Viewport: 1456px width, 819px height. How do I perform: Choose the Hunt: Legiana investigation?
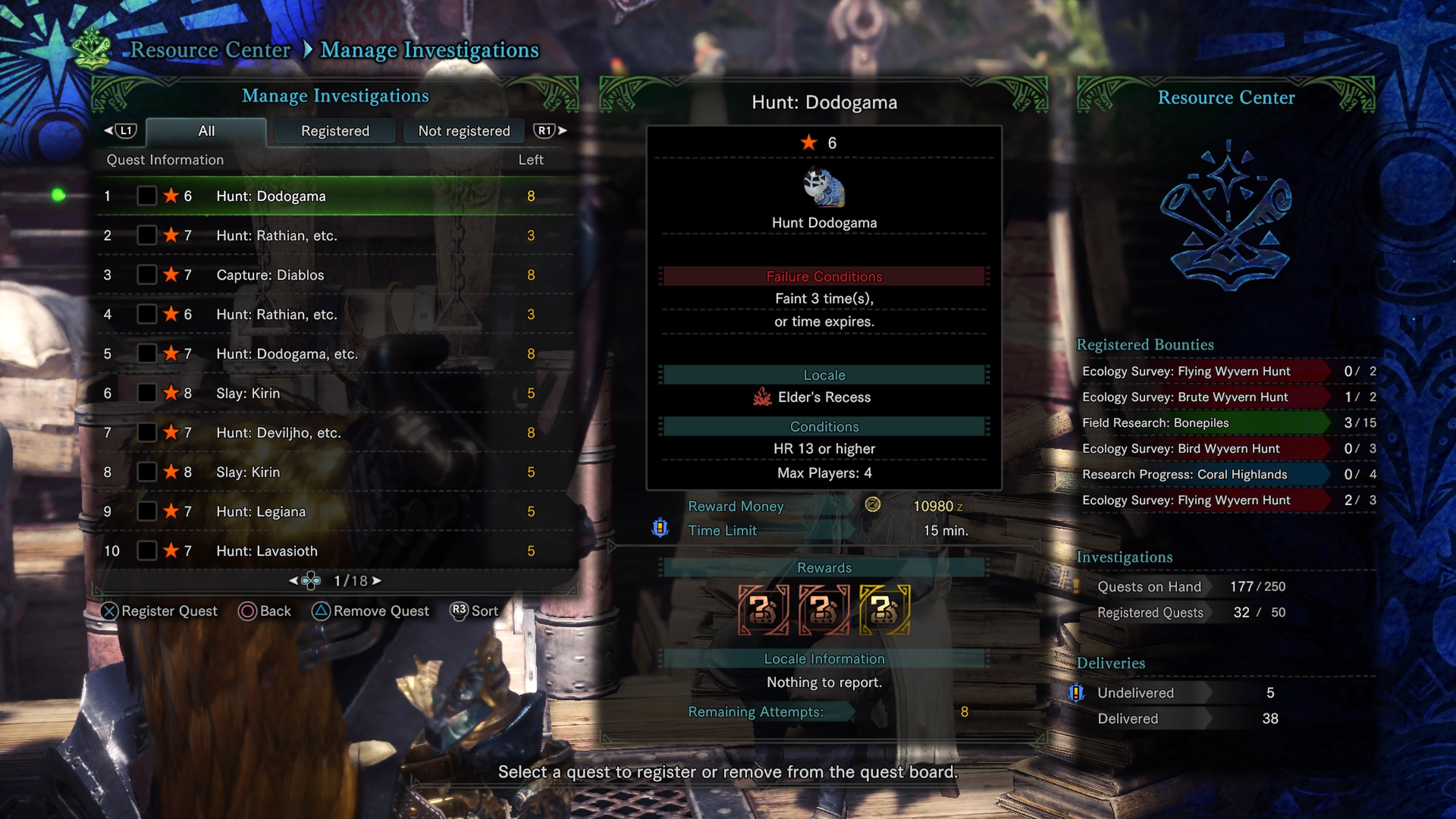click(260, 511)
